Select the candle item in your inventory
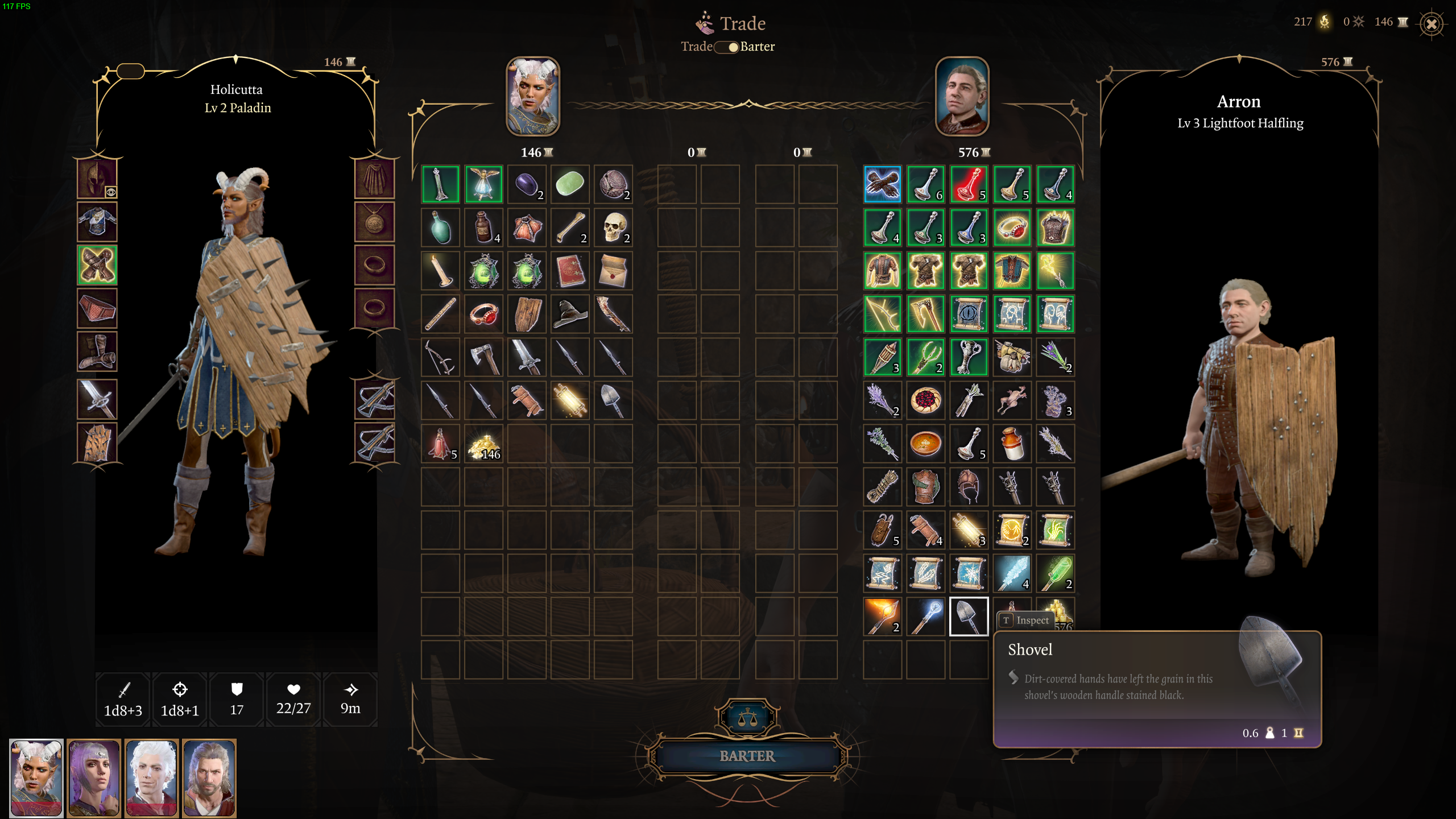This screenshot has height=819, width=1456. pyautogui.click(x=441, y=270)
